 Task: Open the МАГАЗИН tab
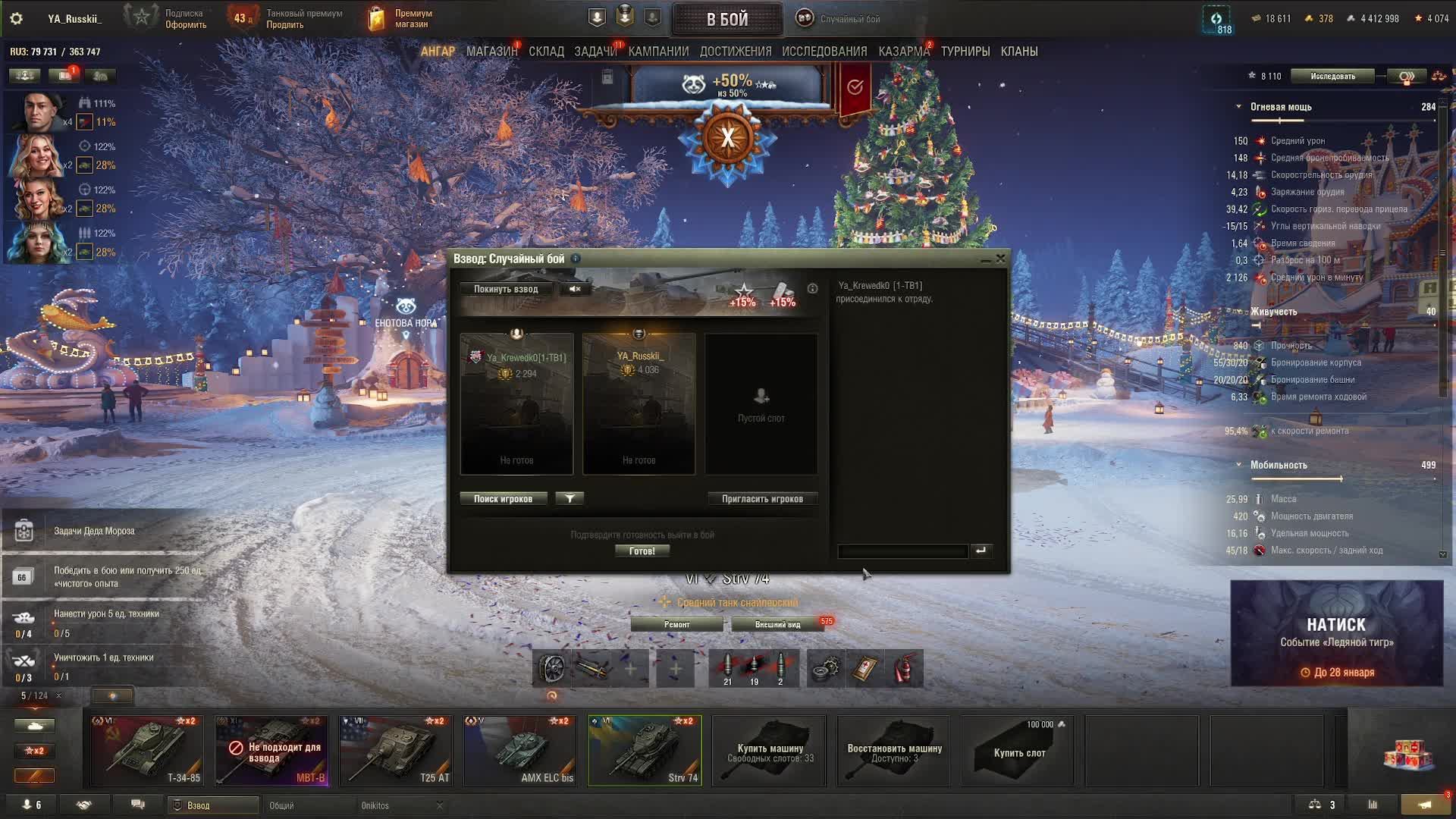(x=491, y=52)
